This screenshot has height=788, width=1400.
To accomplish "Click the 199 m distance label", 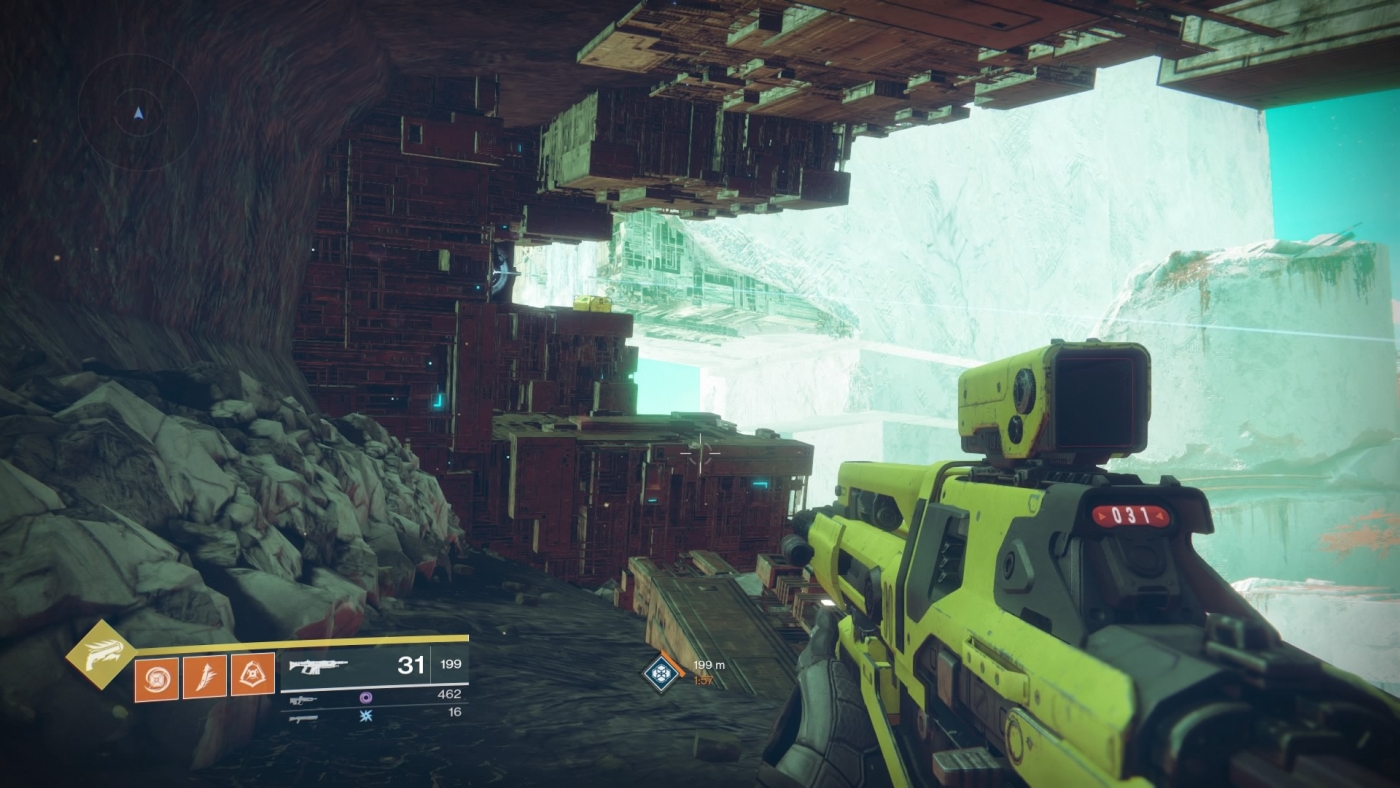I will click(x=710, y=665).
